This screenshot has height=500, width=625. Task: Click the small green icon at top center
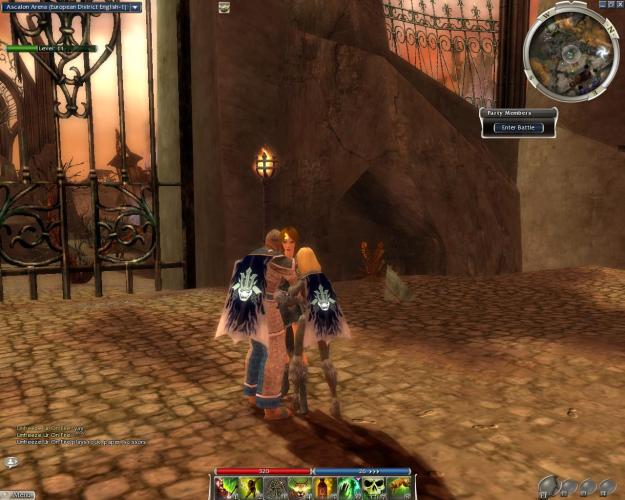[x=224, y=7]
